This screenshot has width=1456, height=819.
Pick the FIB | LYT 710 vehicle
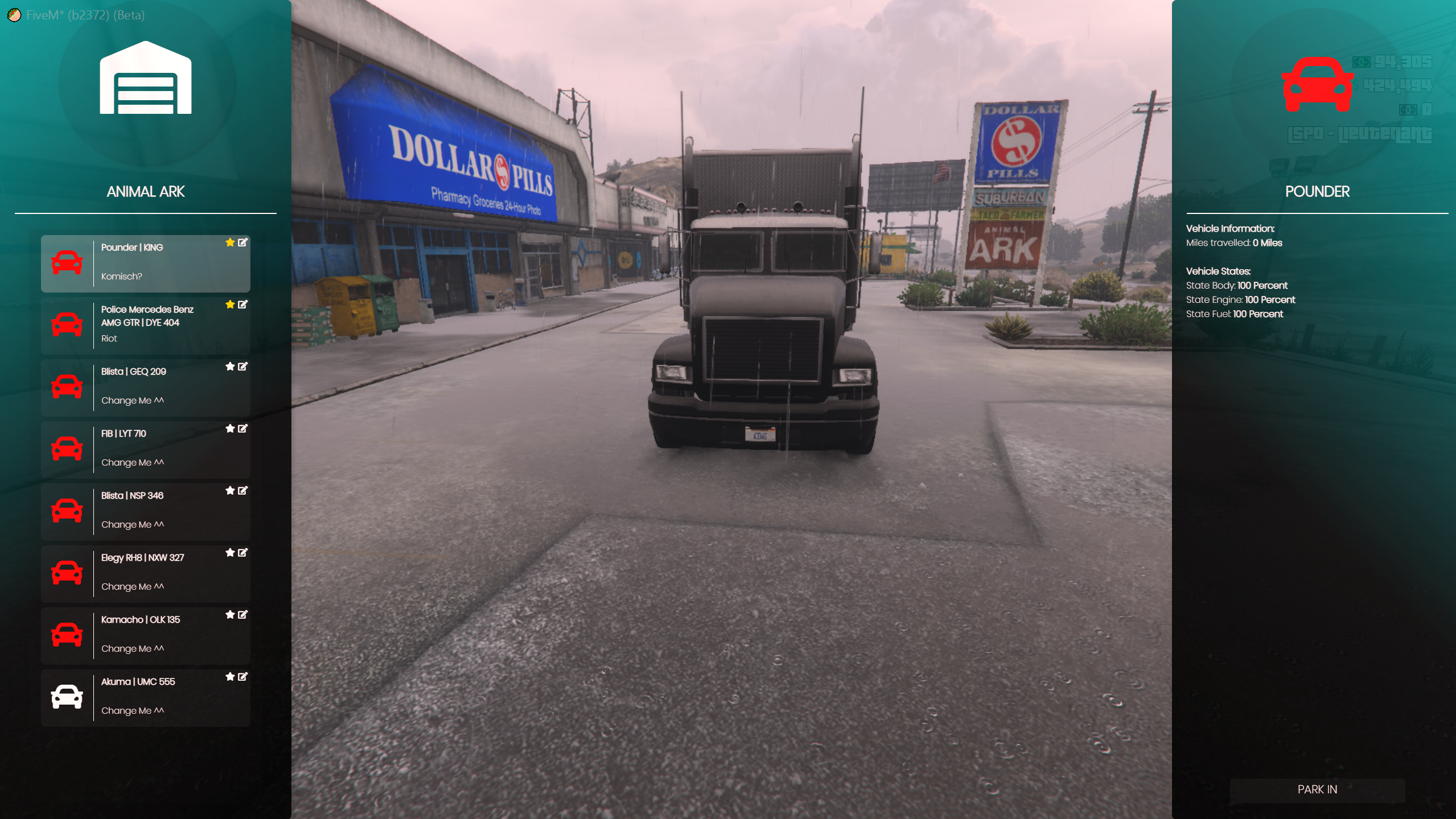pyautogui.click(x=145, y=450)
